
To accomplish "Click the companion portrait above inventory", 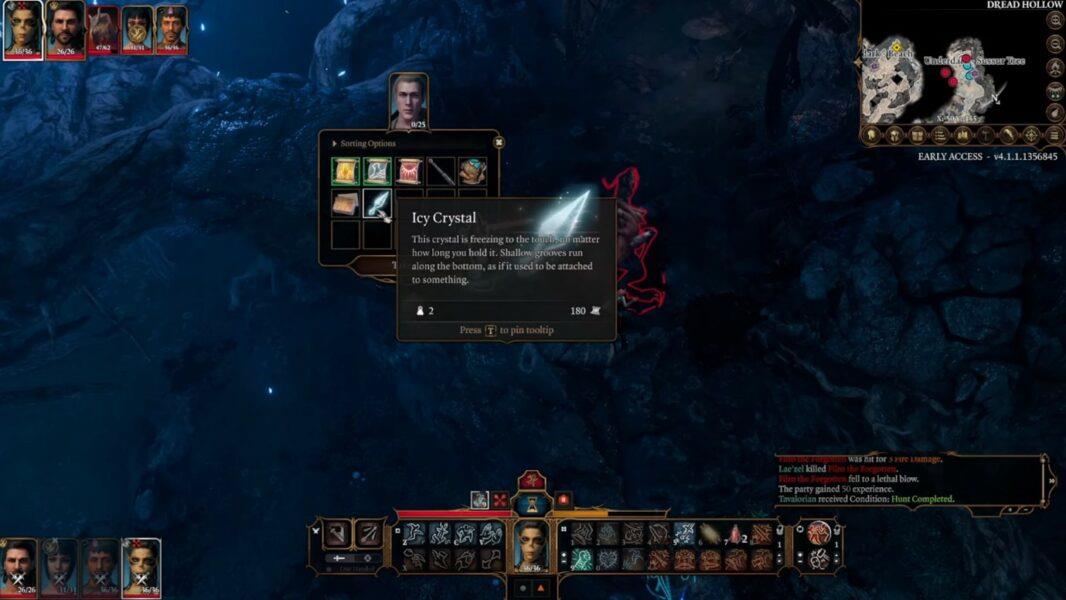I will (x=408, y=101).
